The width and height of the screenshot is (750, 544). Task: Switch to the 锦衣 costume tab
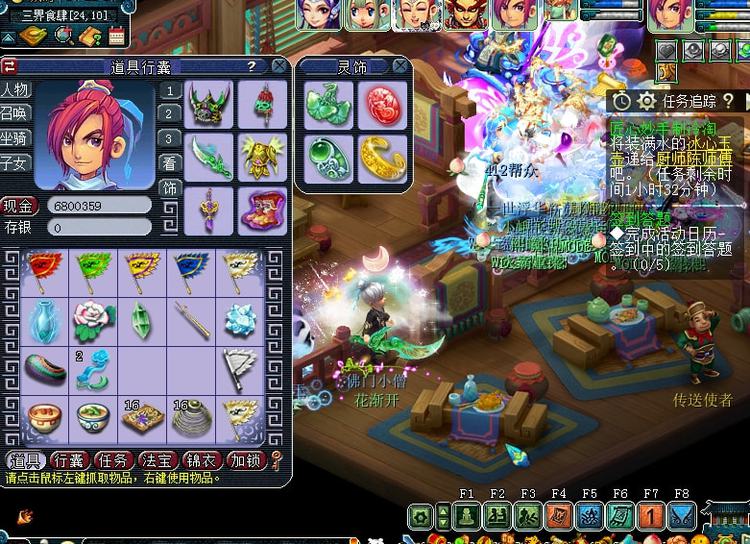(202, 460)
